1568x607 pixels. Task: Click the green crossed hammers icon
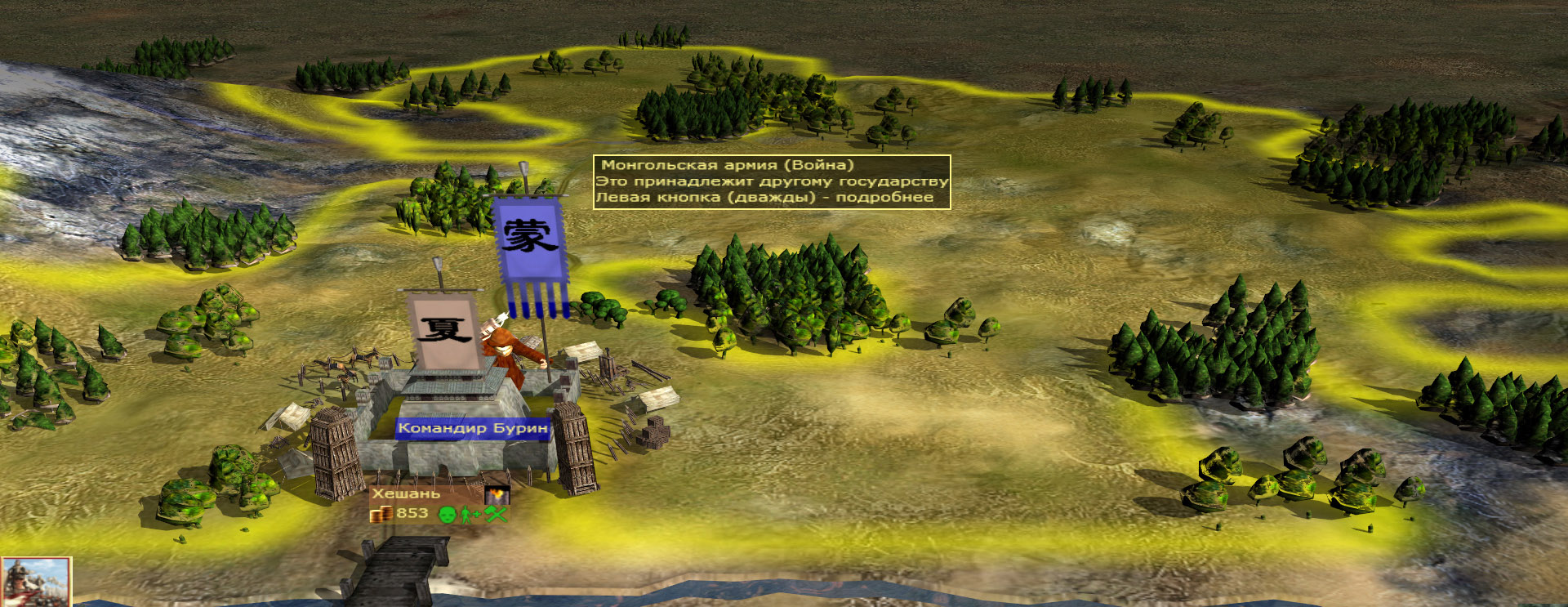point(496,514)
